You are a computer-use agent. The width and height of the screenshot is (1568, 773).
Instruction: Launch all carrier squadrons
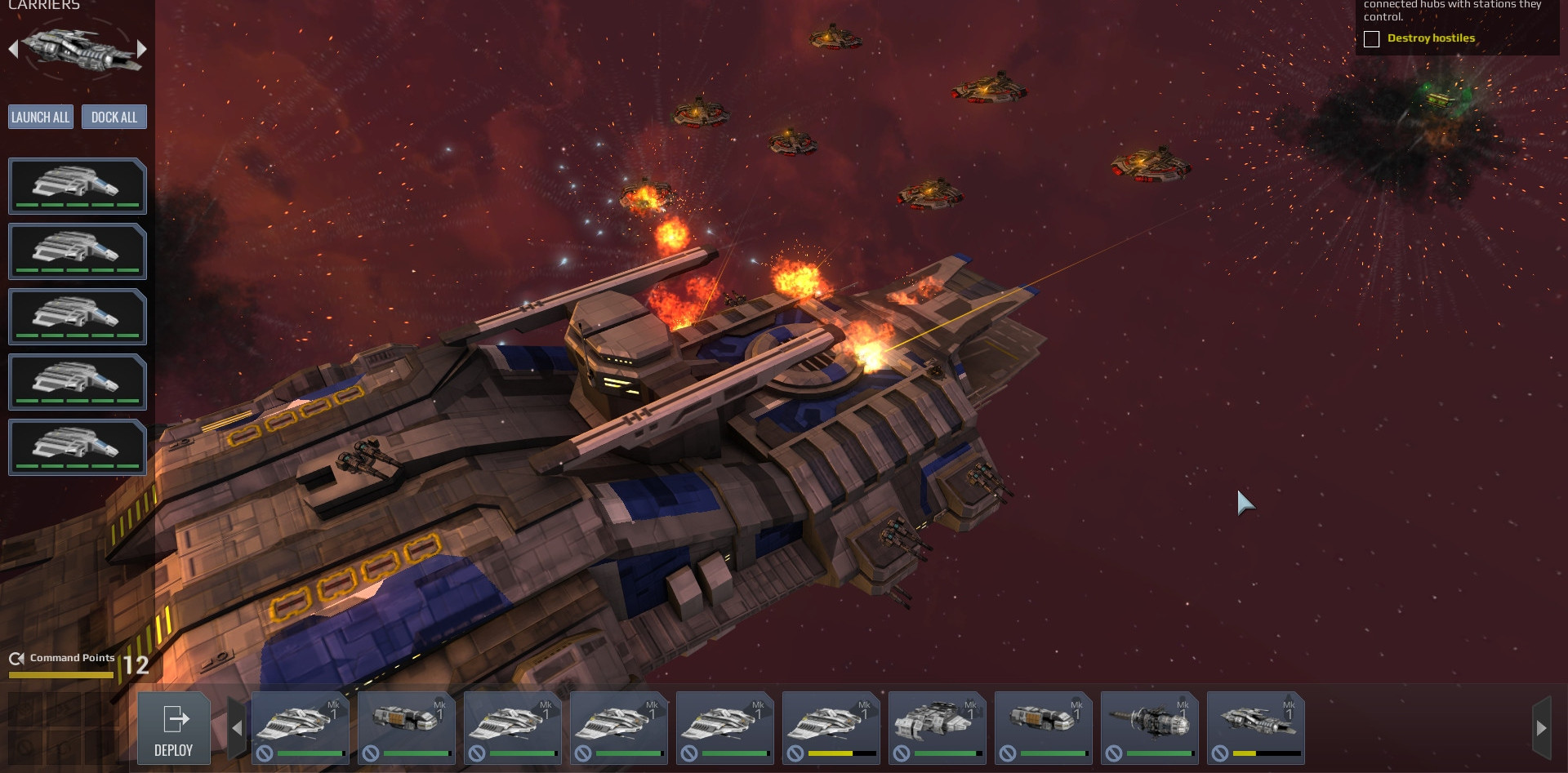[x=41, y=118]
